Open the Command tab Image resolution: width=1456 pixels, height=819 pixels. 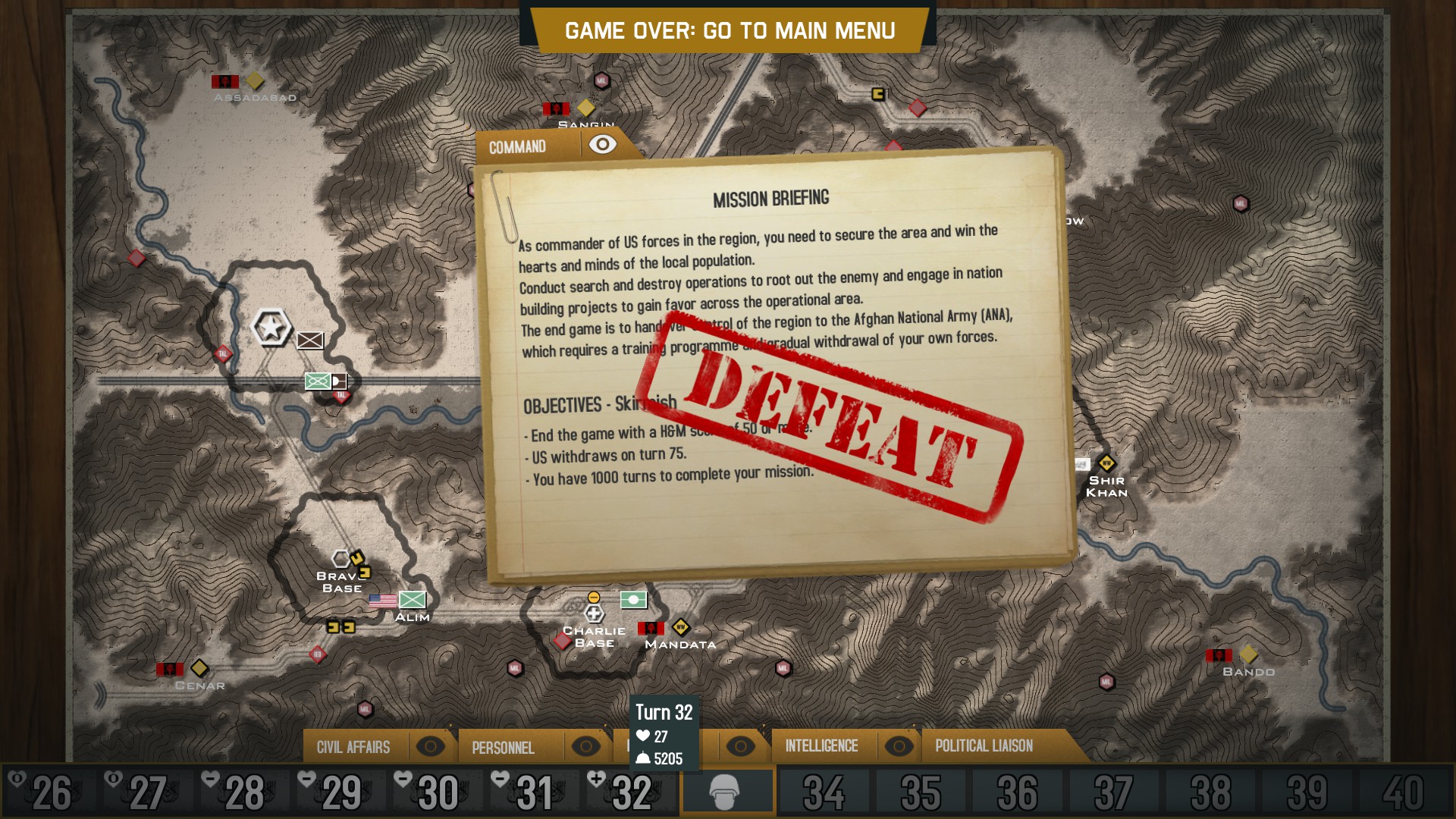pyautogui.click(x=517, y=146)
